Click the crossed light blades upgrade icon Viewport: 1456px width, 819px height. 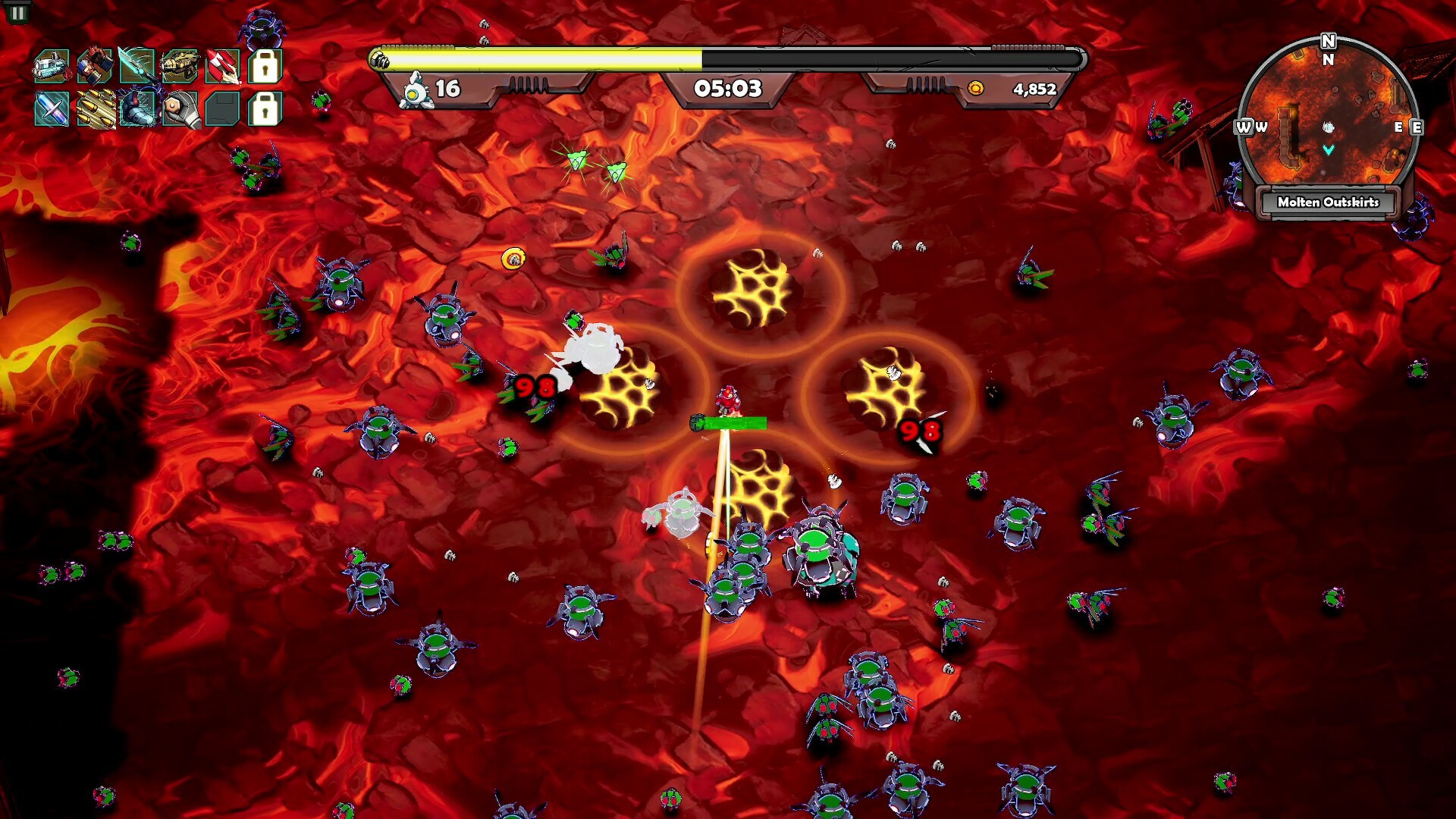coord(52,109)
